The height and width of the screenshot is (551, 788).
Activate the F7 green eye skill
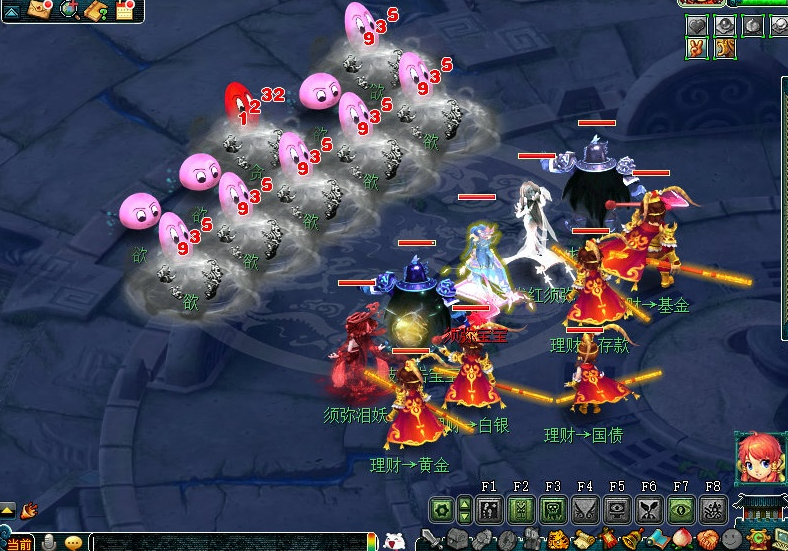click(681, 510)
